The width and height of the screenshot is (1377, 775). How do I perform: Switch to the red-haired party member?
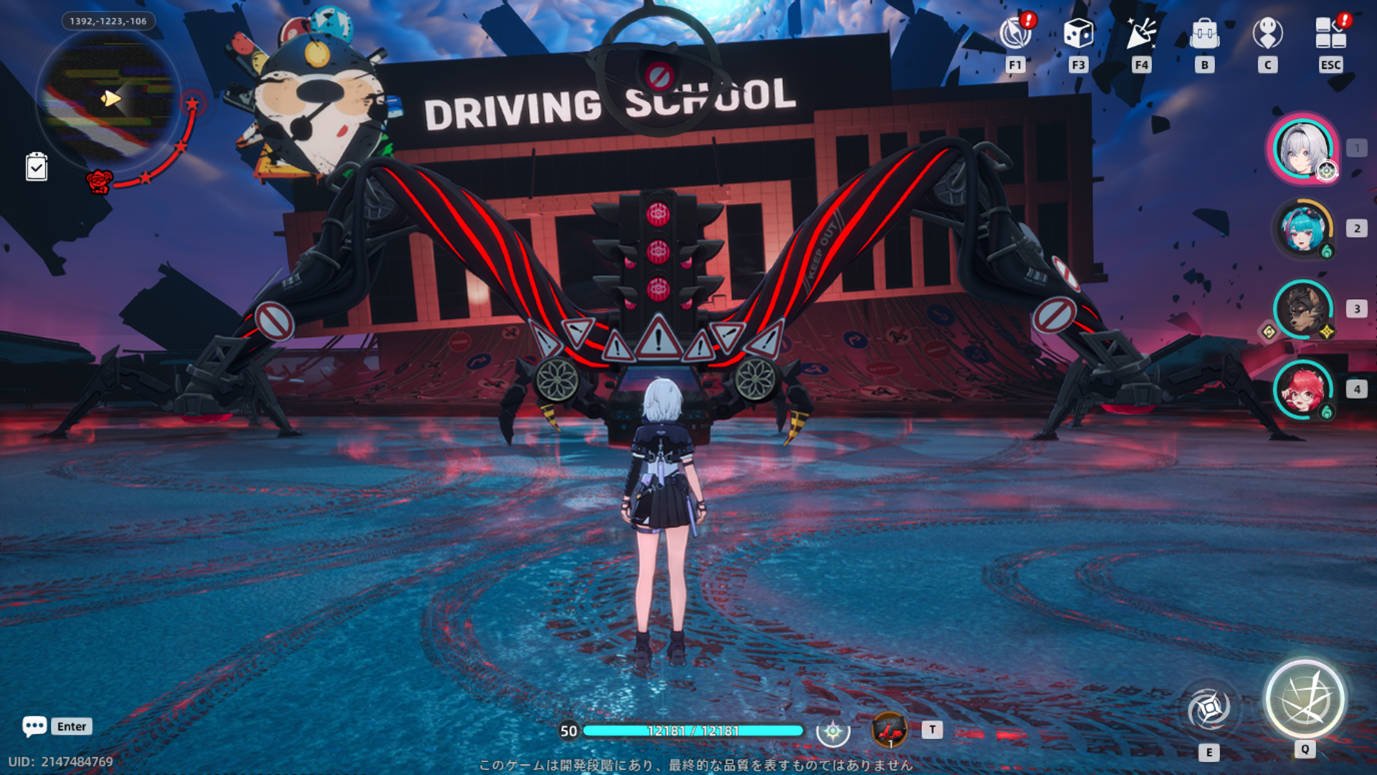click(1303, 389)
